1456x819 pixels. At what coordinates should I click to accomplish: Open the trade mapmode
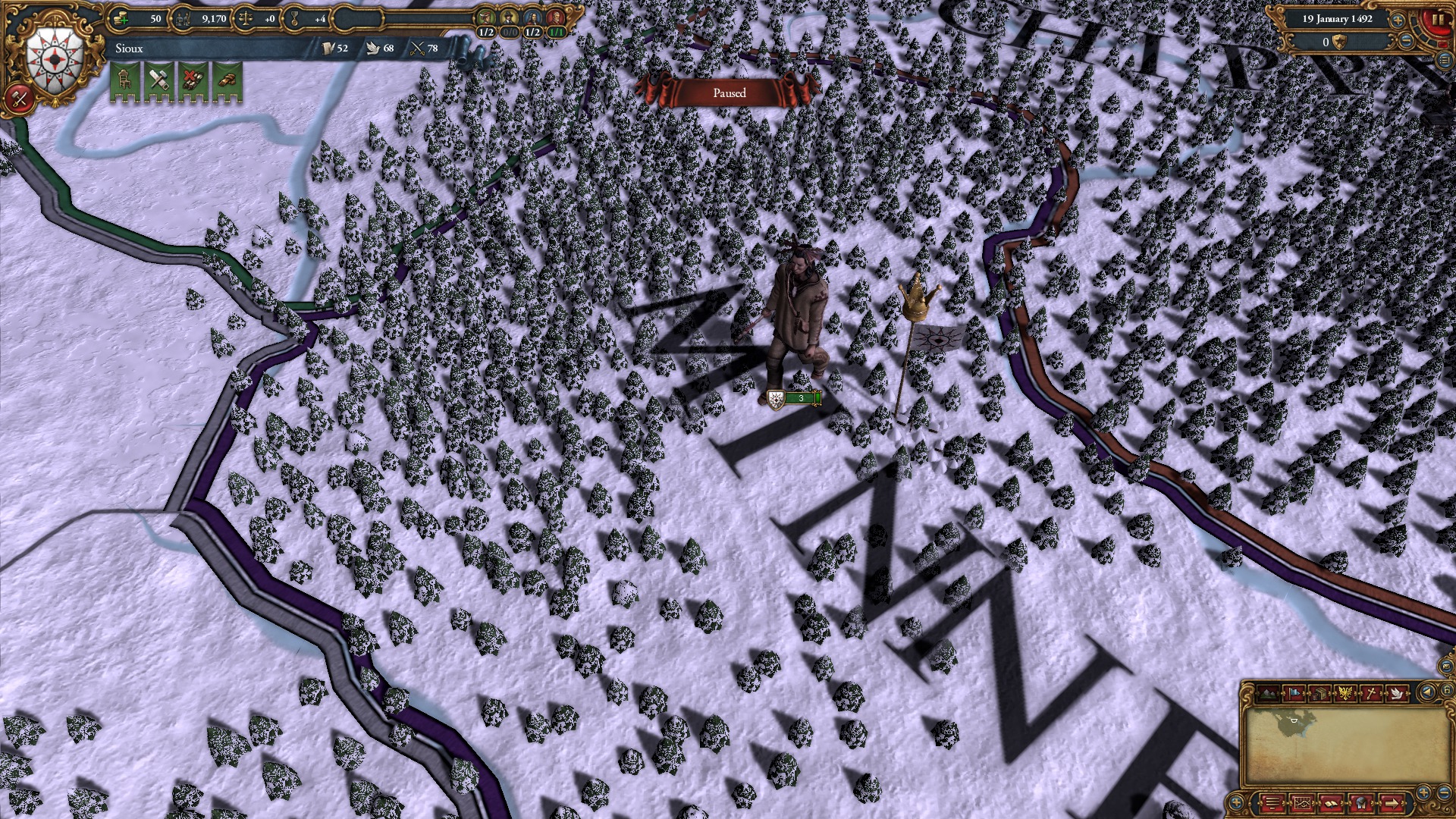1319,694
